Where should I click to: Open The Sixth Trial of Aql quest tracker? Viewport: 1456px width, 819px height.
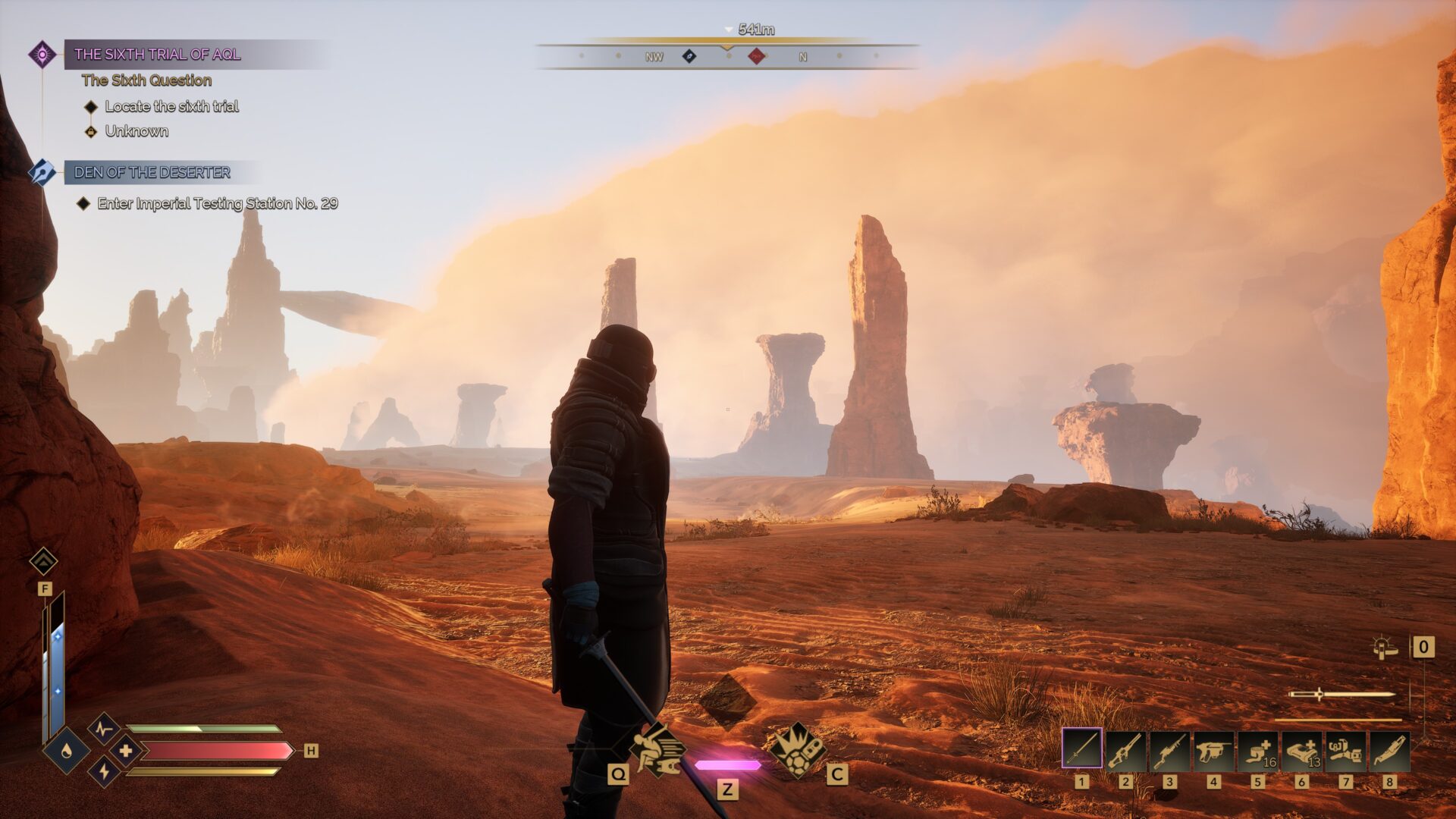[157, 54]
